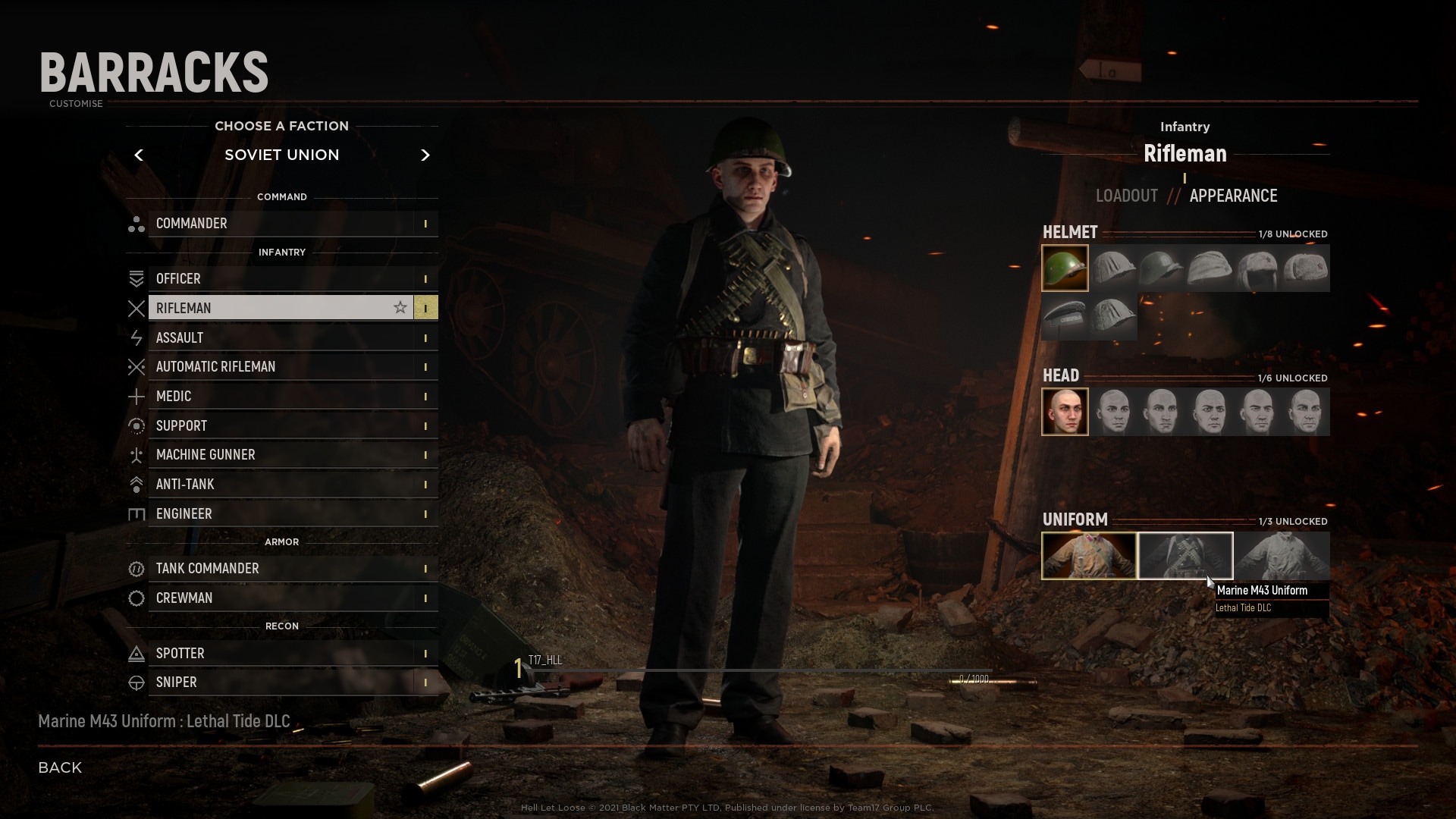The width and height of the screenshot is (1456, 819).
Task: Choose the Marine M43 Uniform thumbnail
Action: [1185, 556]
